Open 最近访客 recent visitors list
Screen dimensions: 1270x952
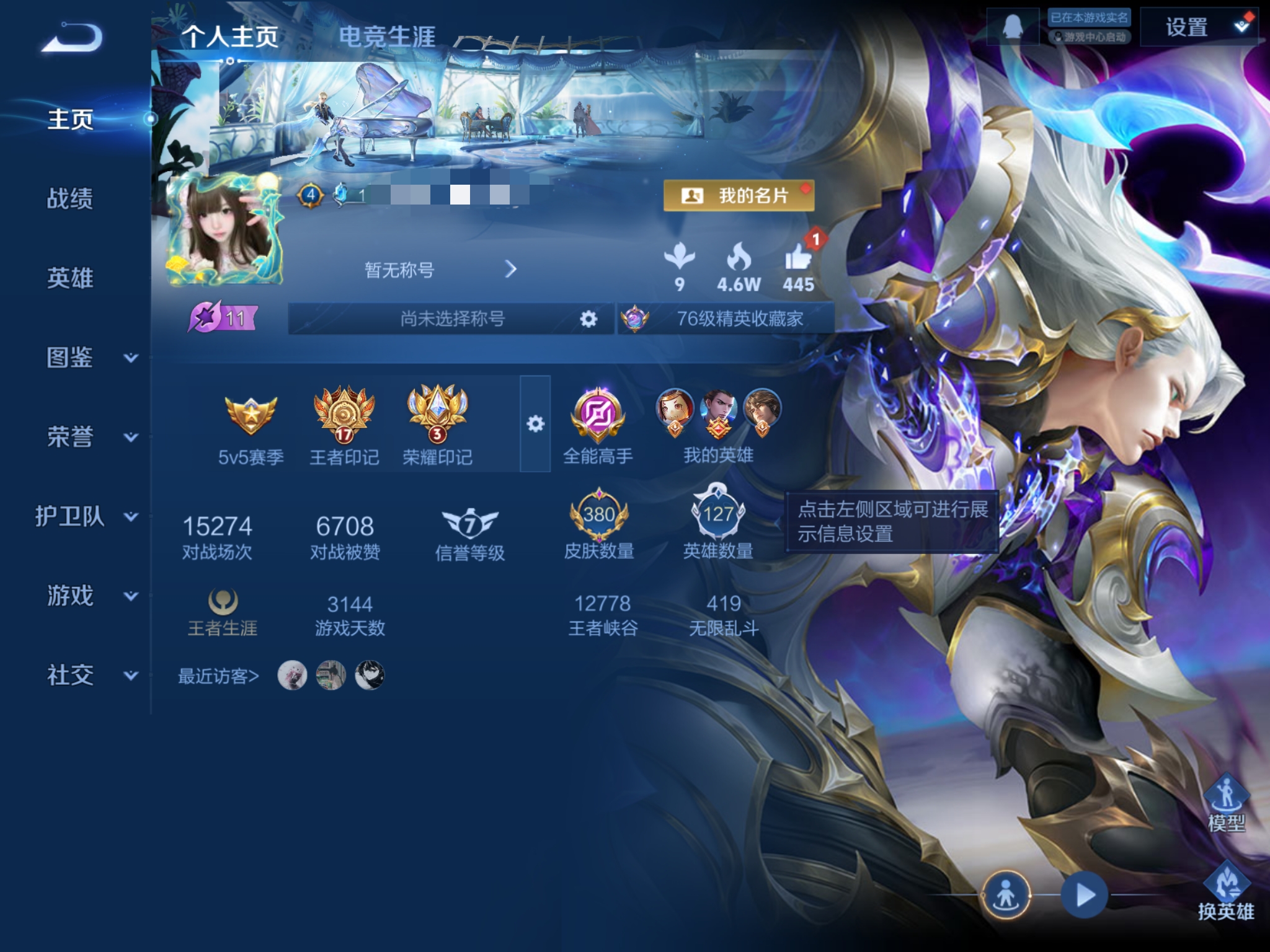click(x=218, y=676)
